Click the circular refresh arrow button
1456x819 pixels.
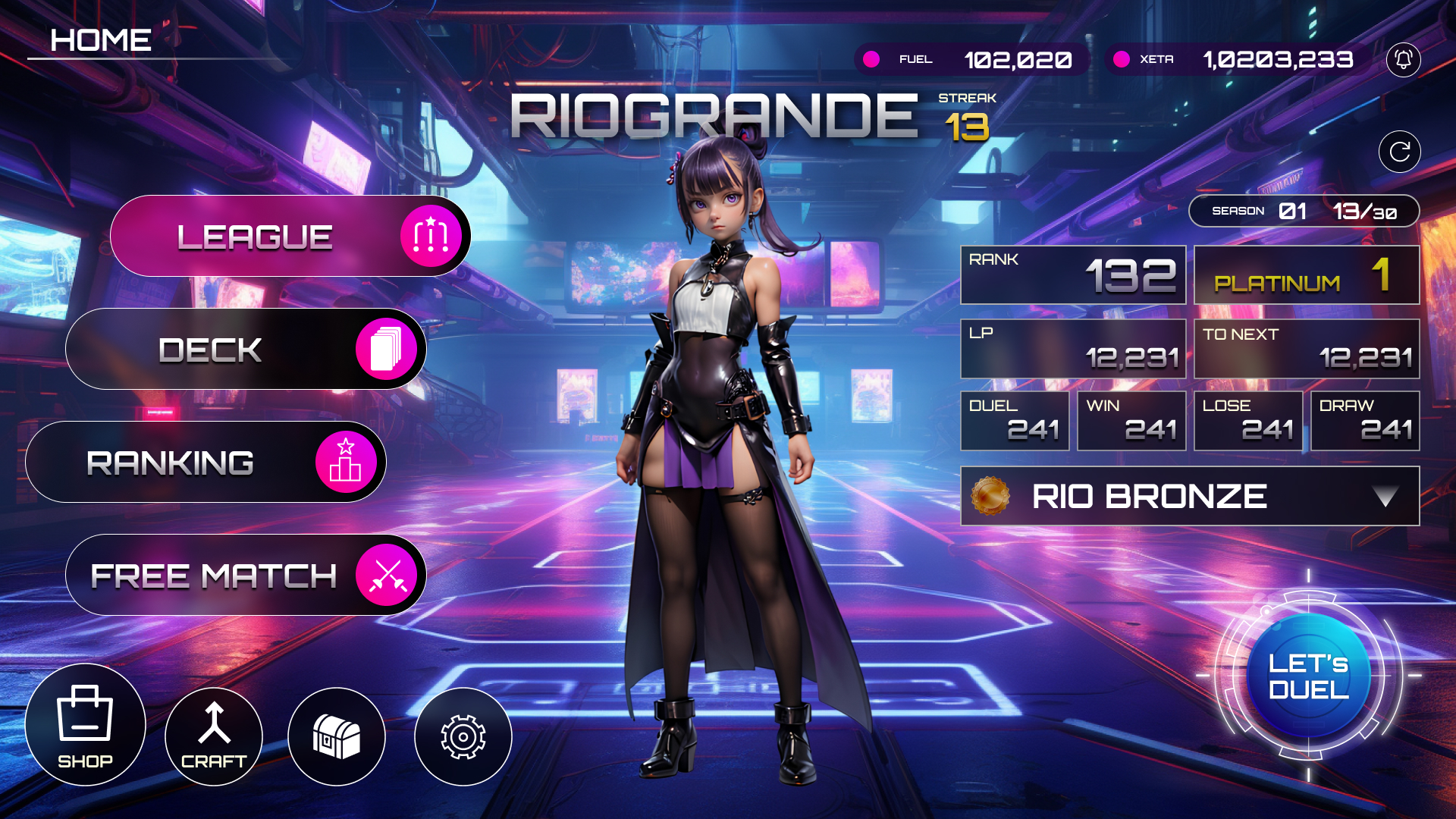coord(1399,152)
